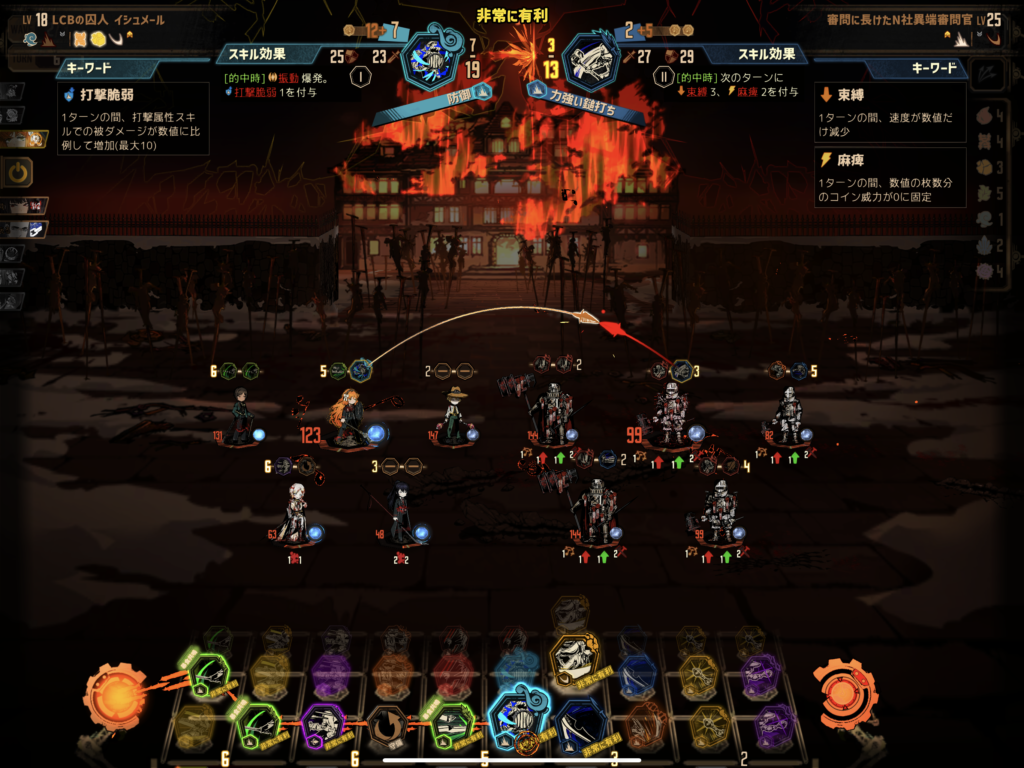Click the right orange gear button
1024x768 pixels.
tap(843, 690)
